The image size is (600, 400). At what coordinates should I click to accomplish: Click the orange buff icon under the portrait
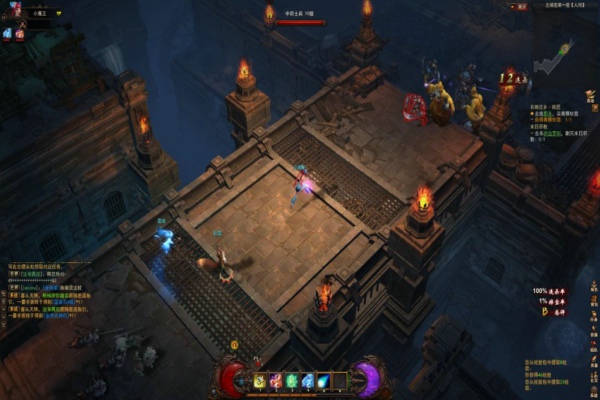point(18,33)
